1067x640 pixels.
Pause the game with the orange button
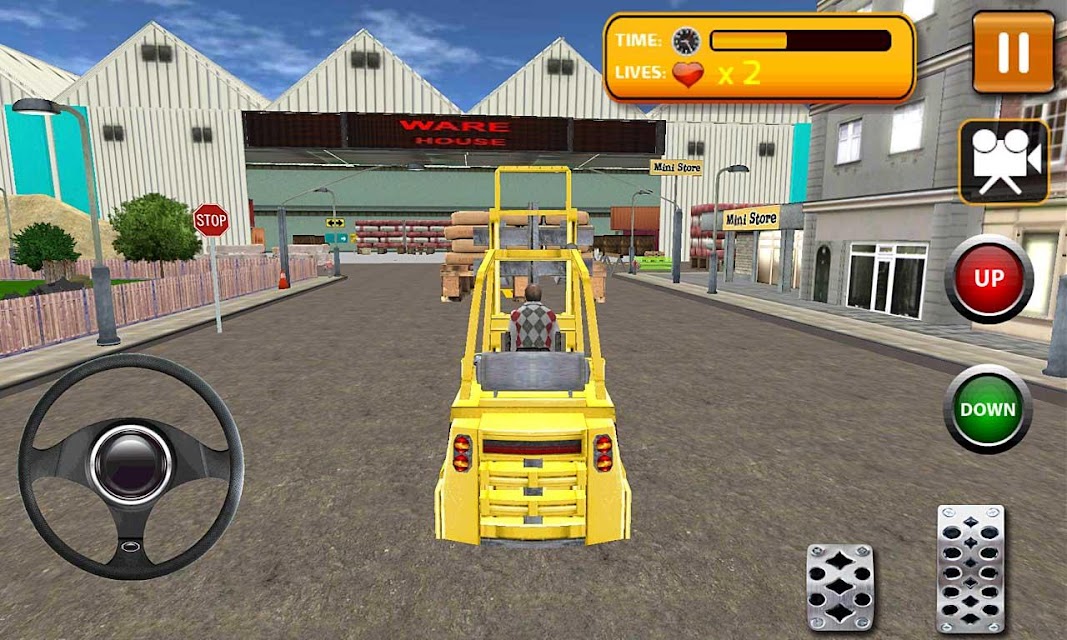[1013, 52]
